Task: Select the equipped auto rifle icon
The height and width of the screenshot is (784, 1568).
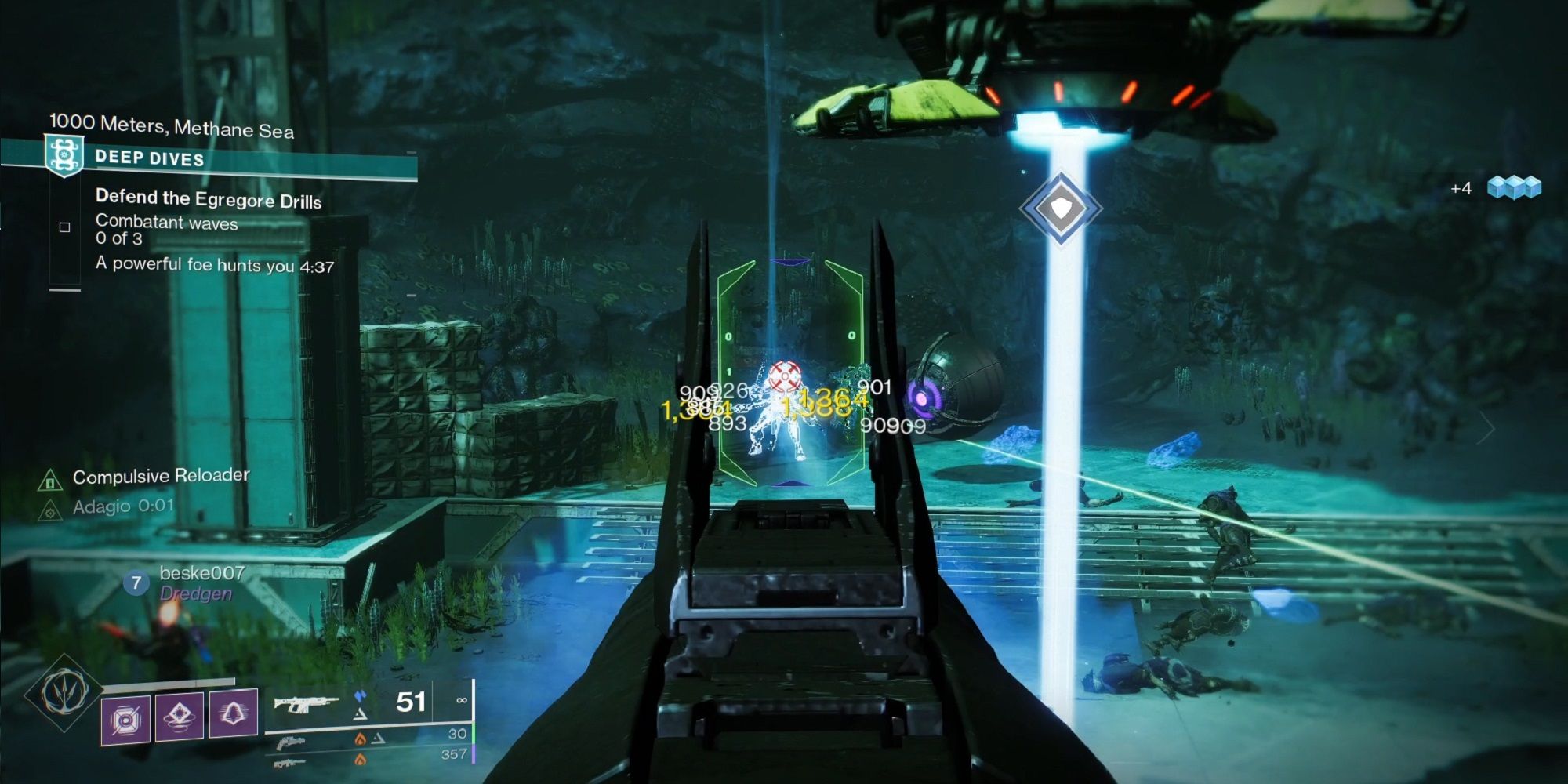Action: point(307,702)
